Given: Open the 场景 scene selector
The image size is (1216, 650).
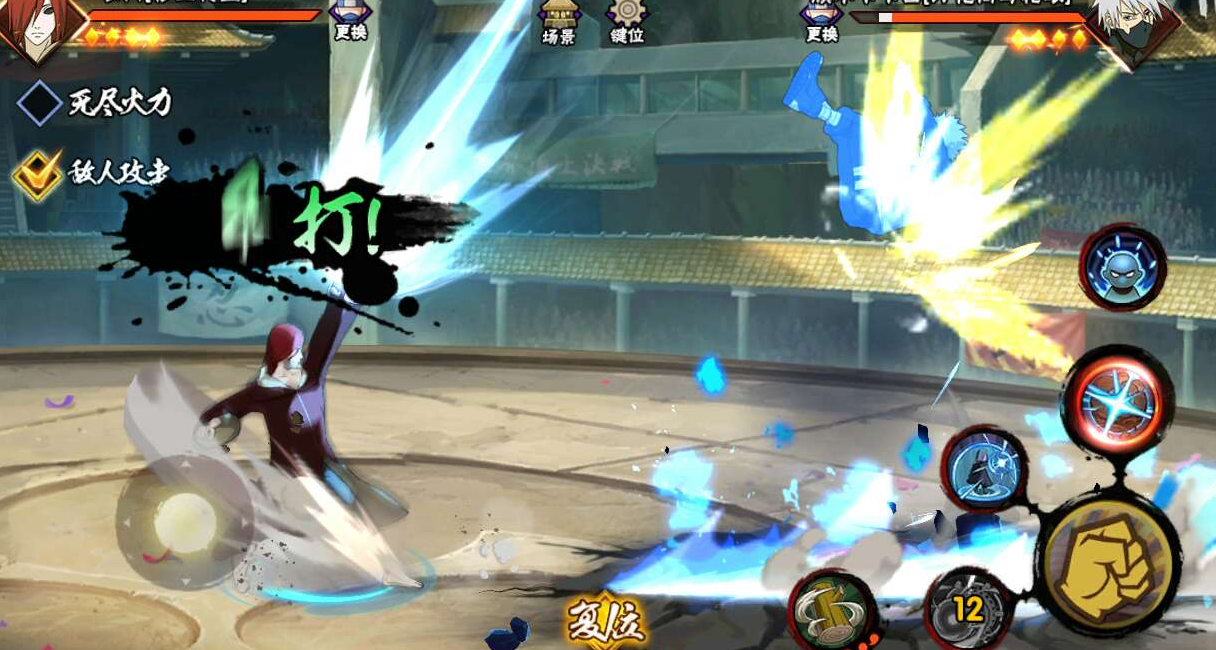Looking at the screenshot, I should click(x=557, y=22).
